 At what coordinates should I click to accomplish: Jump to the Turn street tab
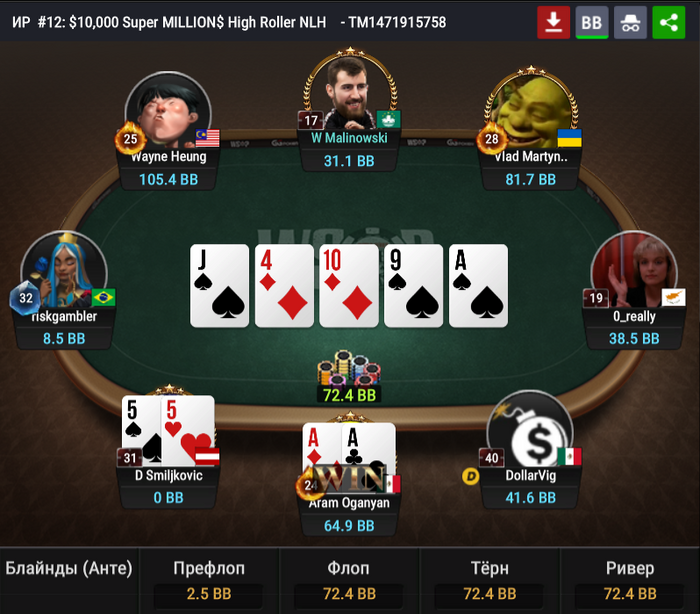coord(490,581)
